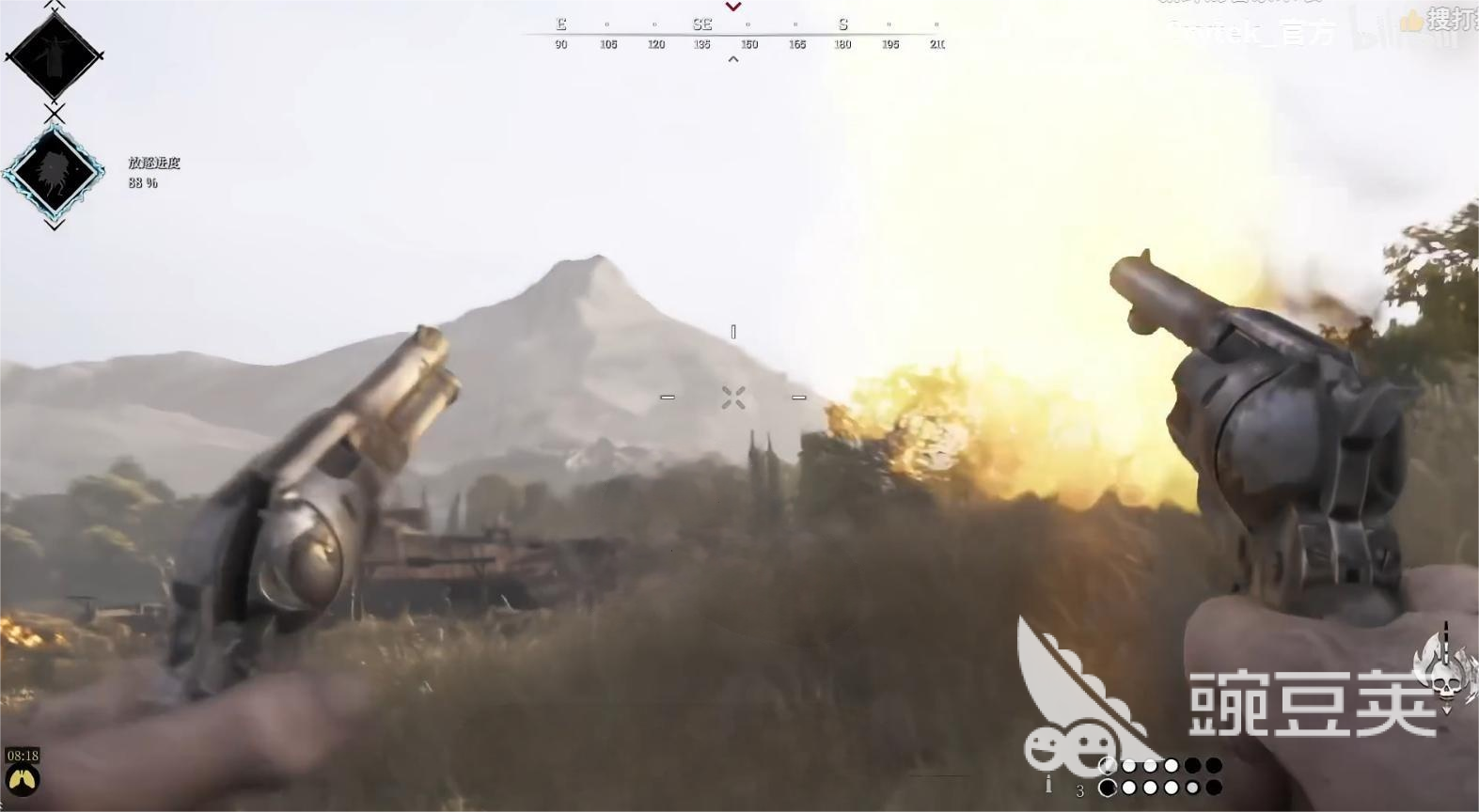The image size is (1479, 812).
Task: Click the thumbs-up like icon in the overlay
Action: point(1411,21)
